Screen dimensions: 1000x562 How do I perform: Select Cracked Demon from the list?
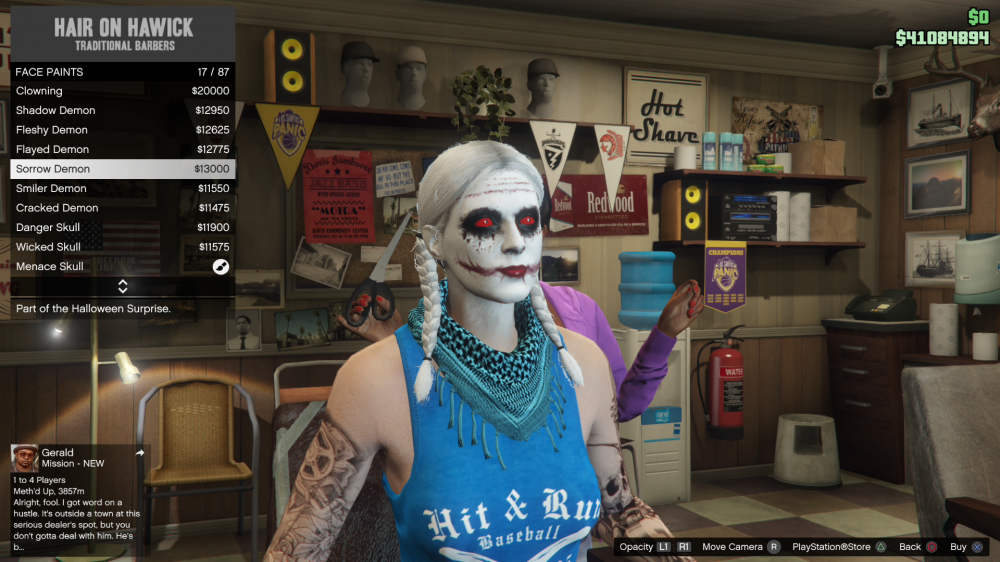point(122,208)
